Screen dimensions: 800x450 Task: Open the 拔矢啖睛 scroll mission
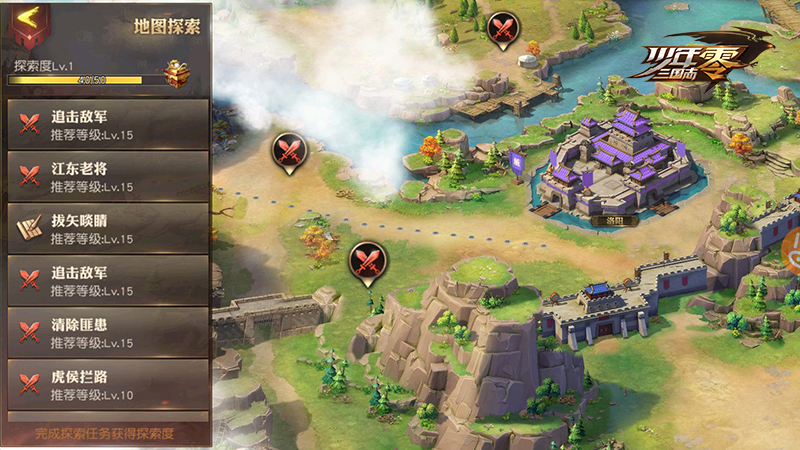[108, 229]
